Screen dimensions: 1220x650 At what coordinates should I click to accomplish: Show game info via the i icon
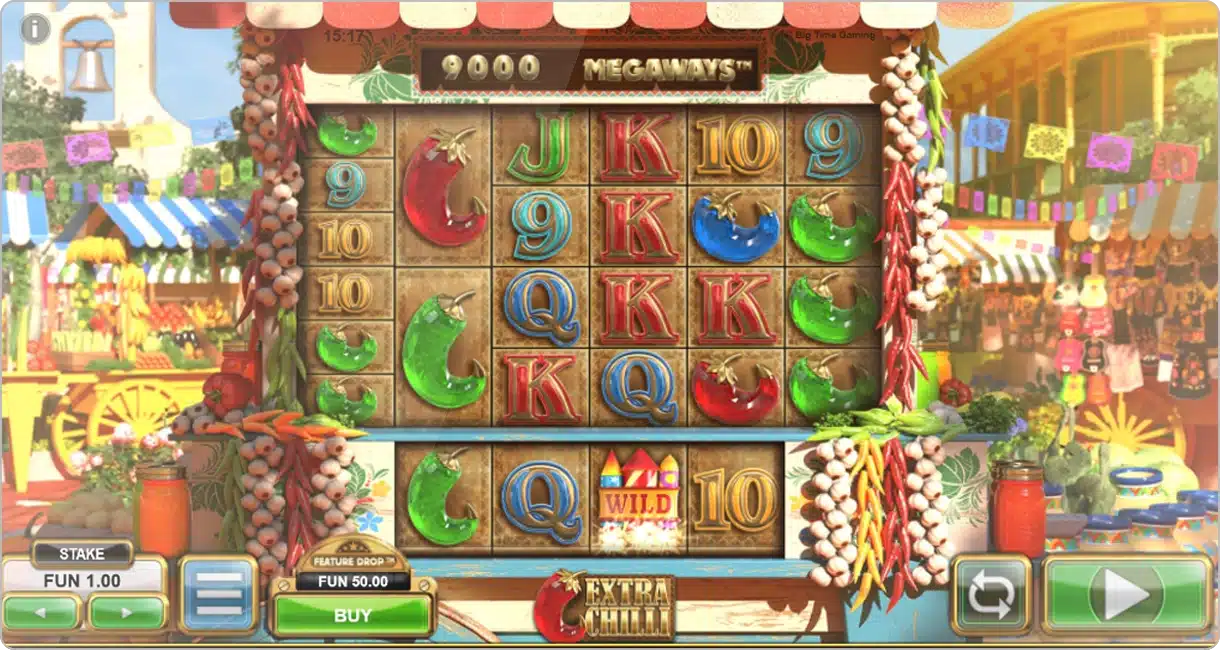(35, 29)
